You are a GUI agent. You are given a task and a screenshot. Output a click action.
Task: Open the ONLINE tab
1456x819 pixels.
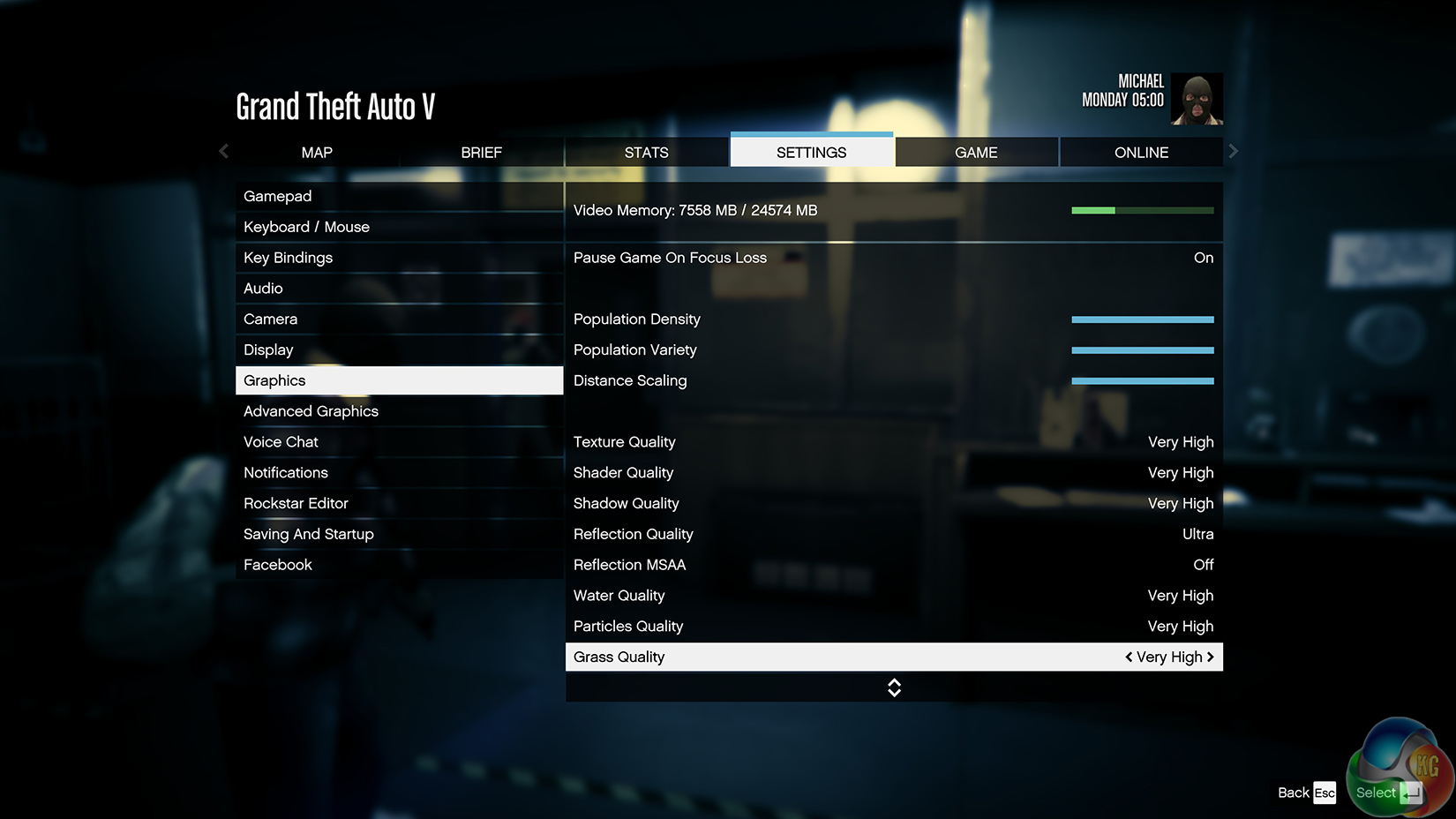click(1141, 153)
